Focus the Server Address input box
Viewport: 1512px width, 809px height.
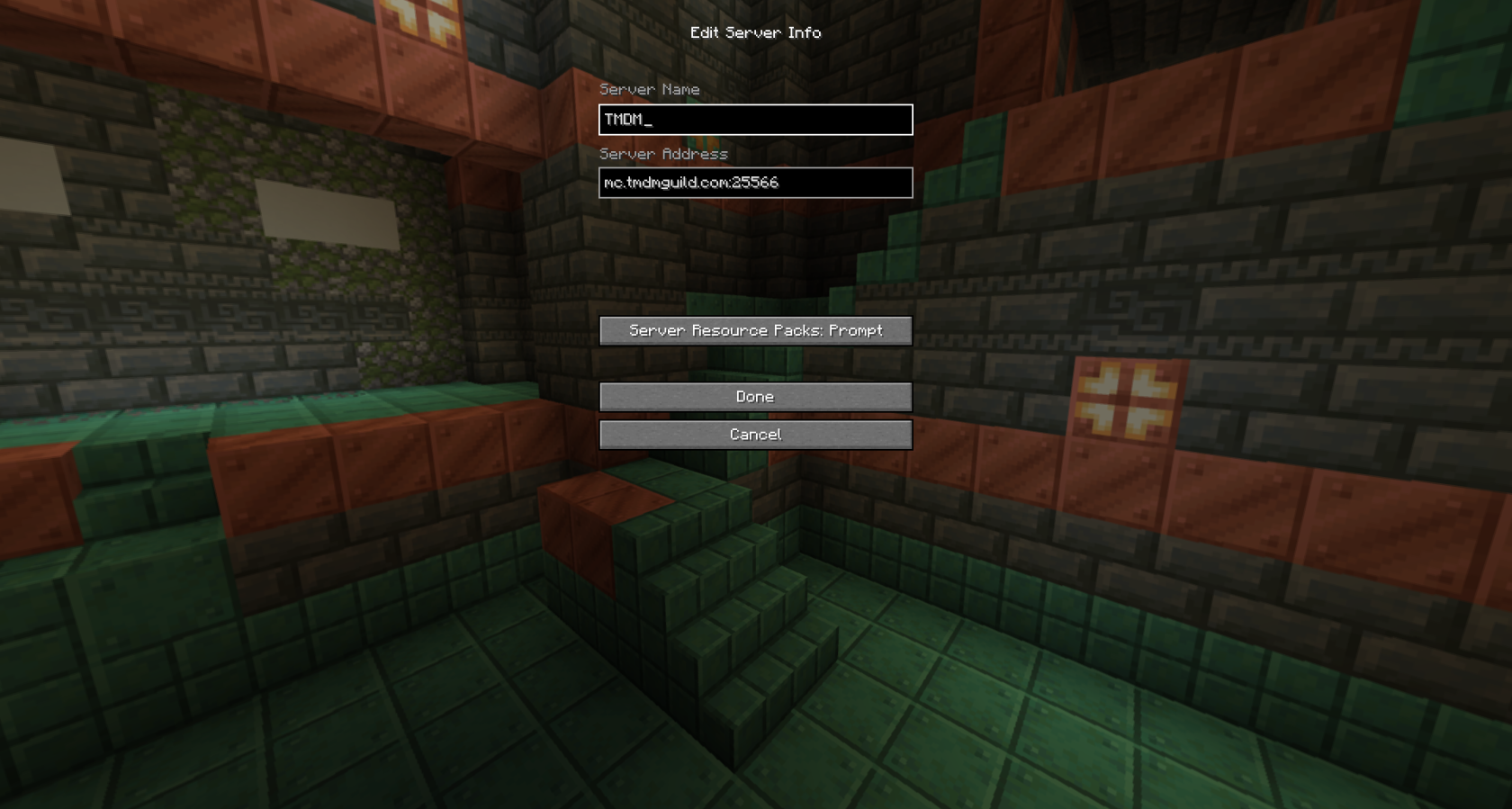[x=755, y=183]
